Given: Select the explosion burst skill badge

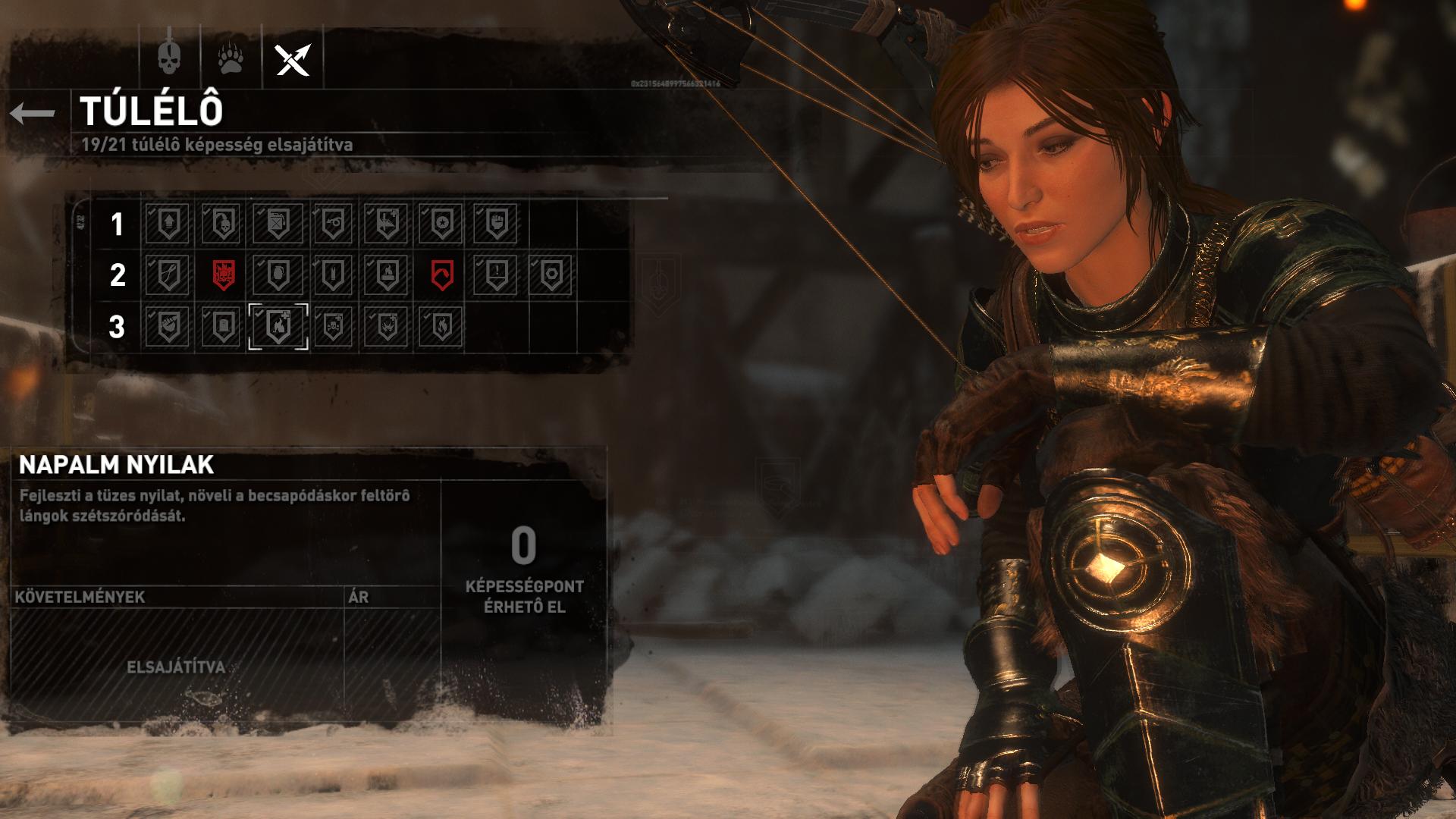Looking at the screenshot, I should 387,327.
